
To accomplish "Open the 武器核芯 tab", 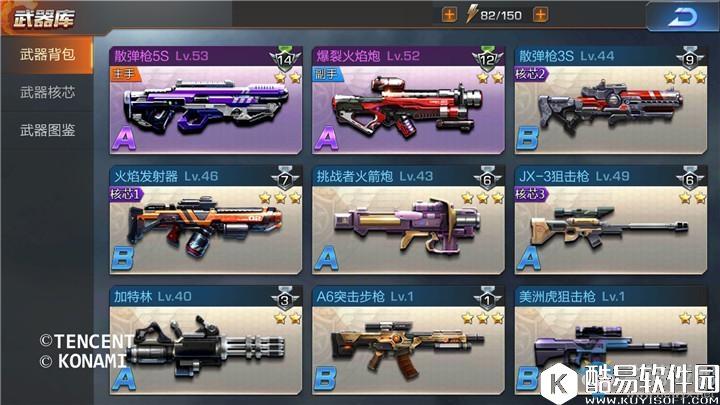I will pos(48,92).
